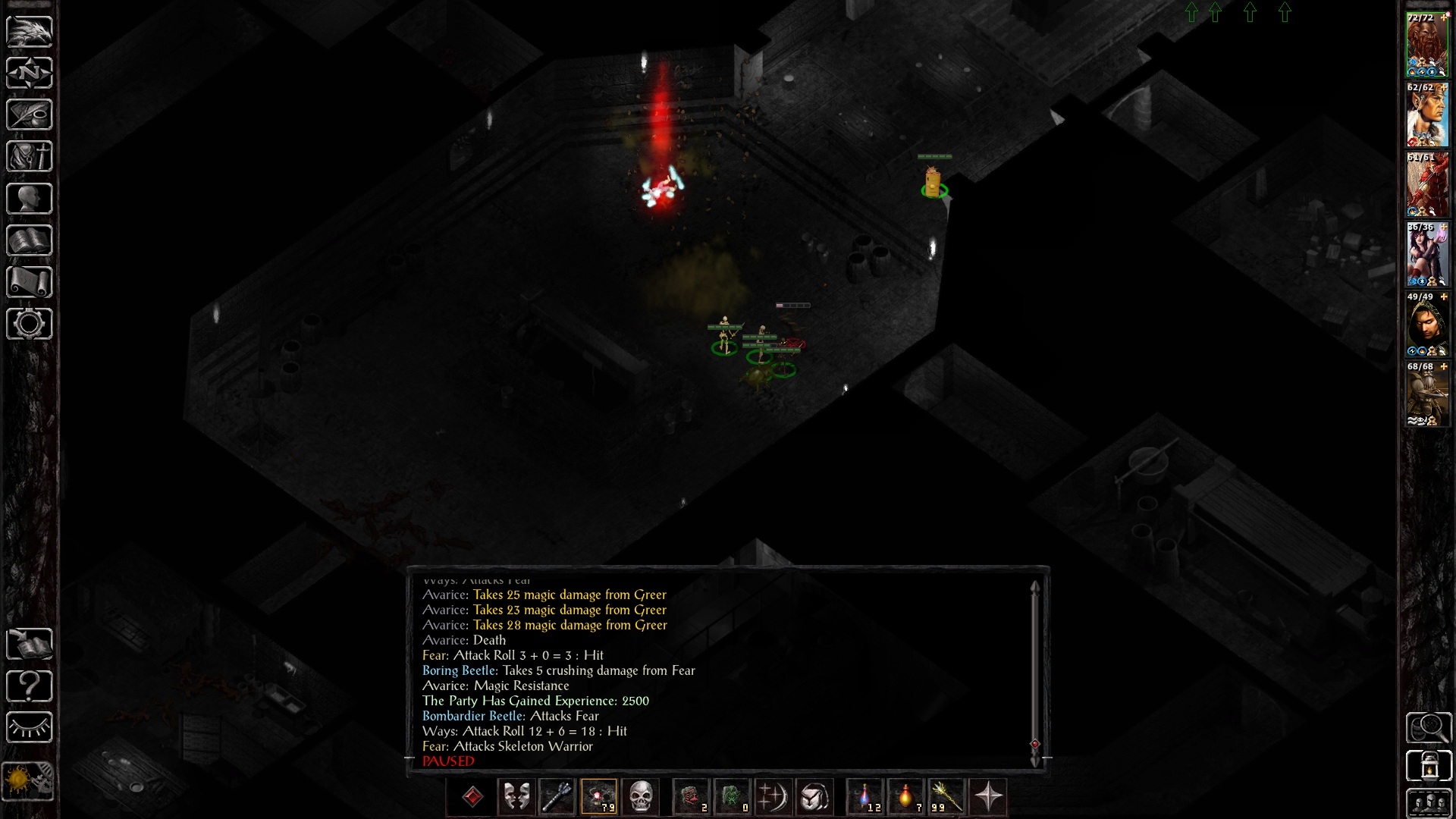Quick save with the book-and-arrow button
This screenshot has height=819, width=1456.
pyautogui.click(x=30, y=645)
